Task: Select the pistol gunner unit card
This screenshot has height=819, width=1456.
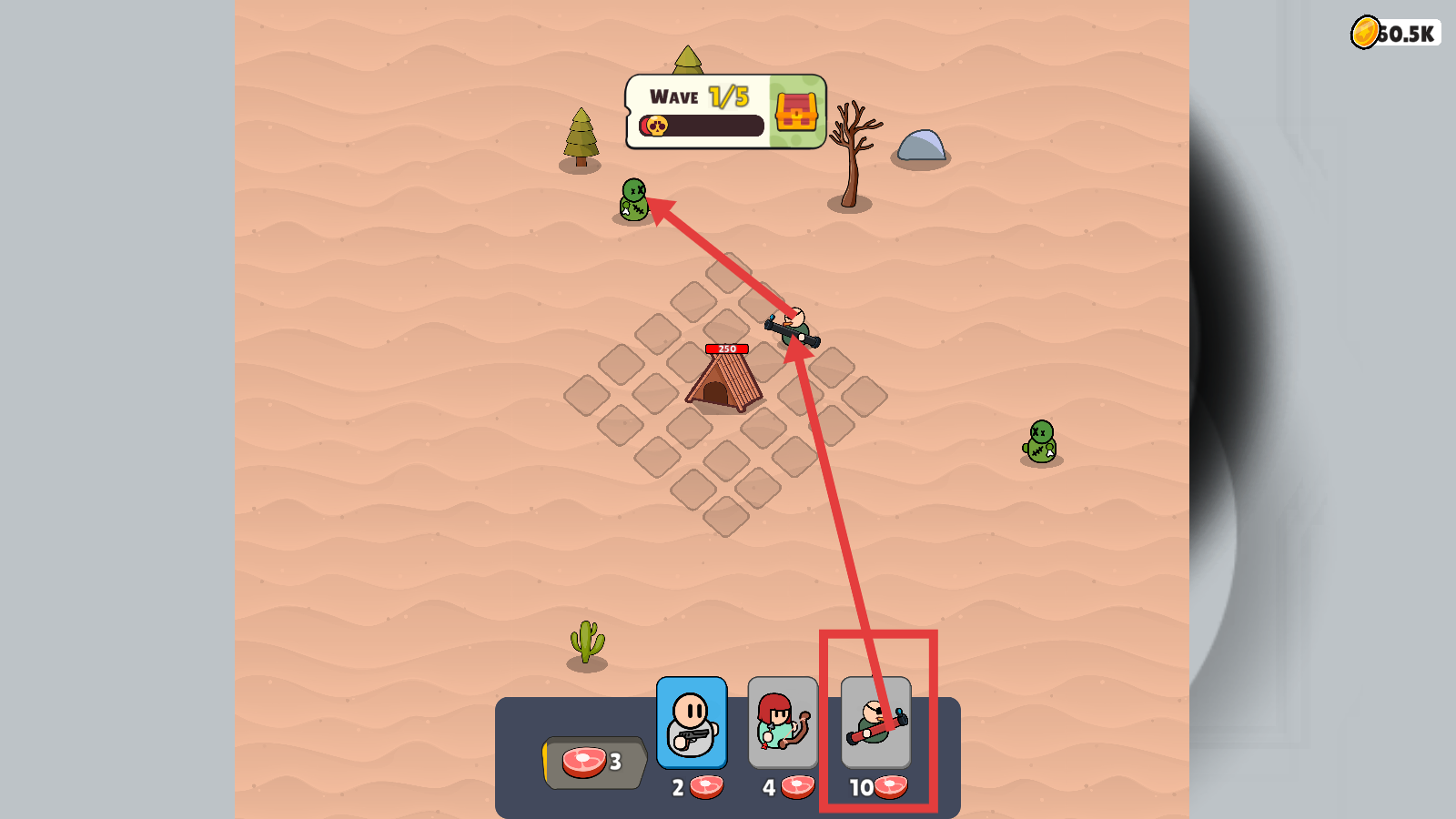Action: (x=692, y=723)
